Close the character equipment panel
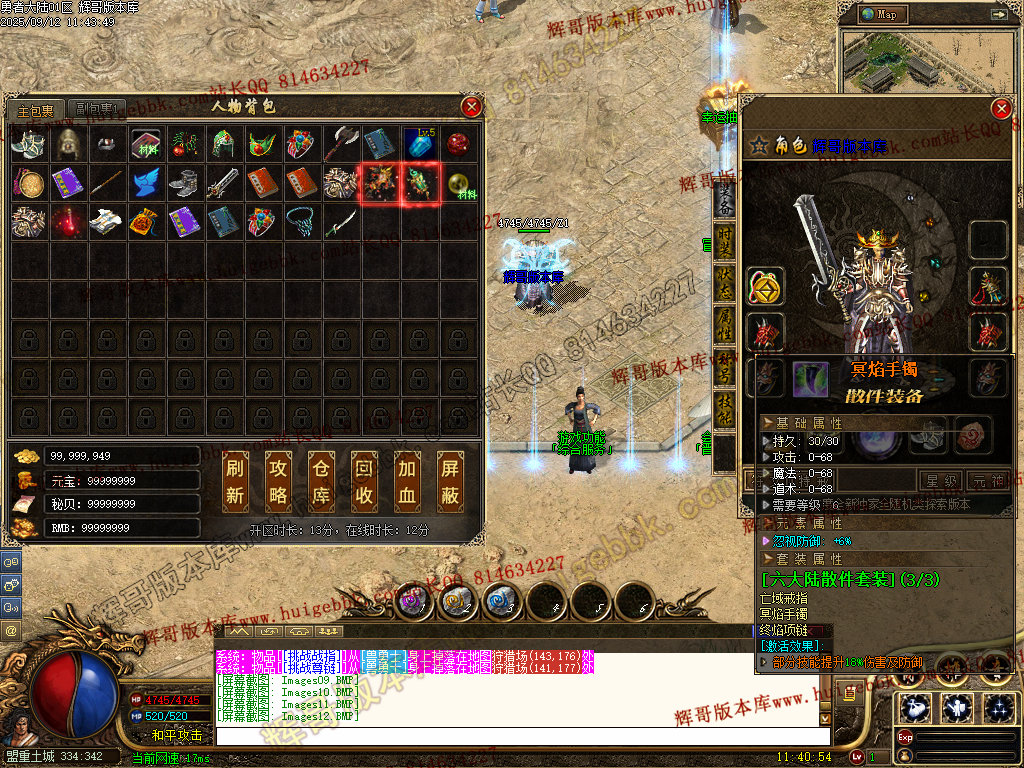 click(x=1000, y=109)
